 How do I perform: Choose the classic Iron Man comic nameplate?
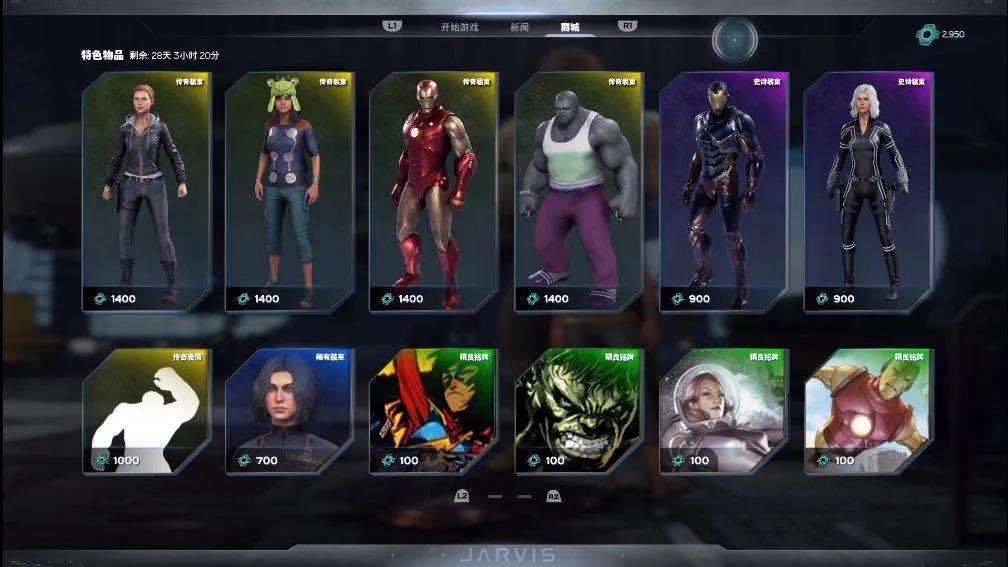tap(868, 411)
